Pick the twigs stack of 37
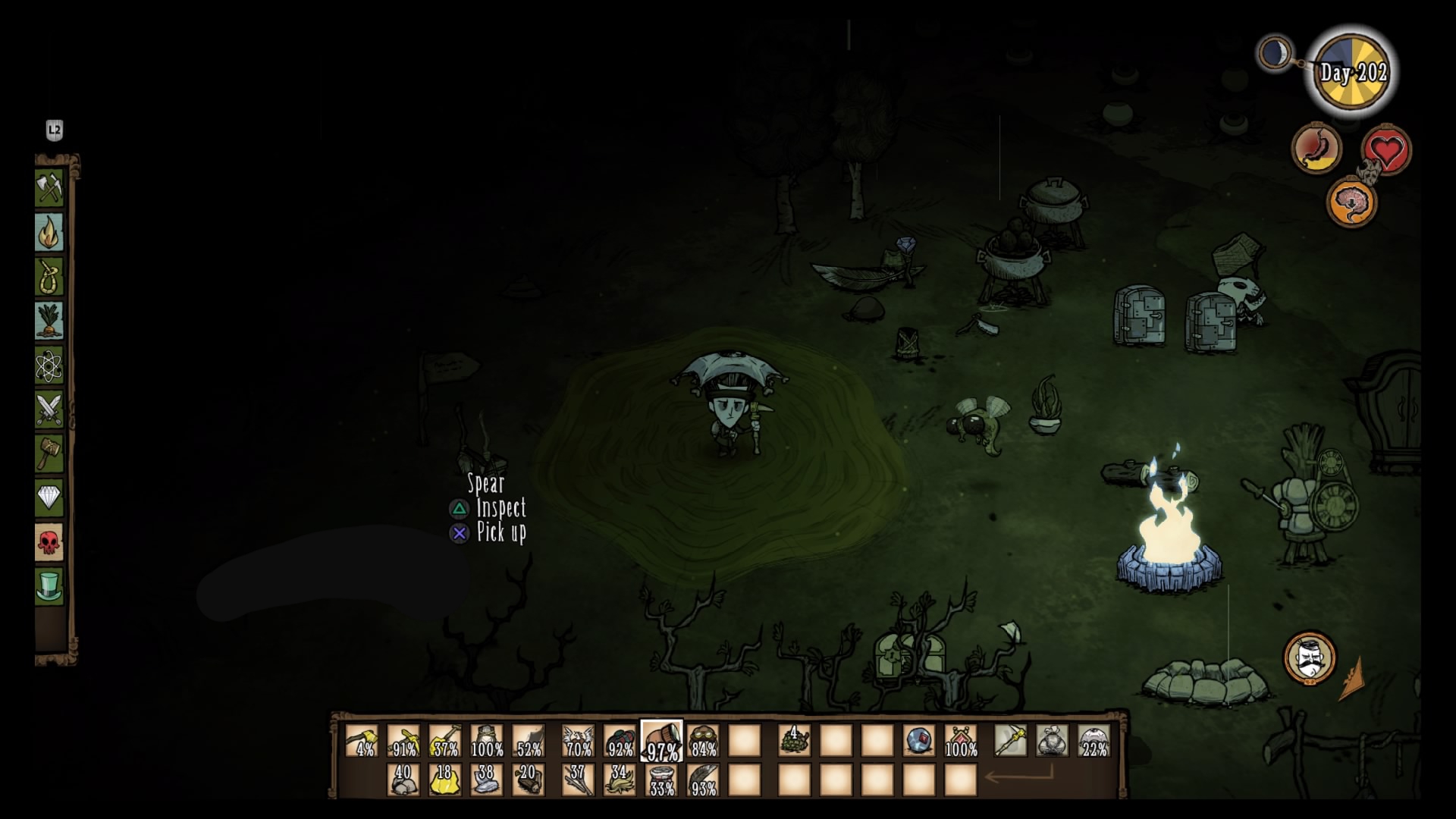The image size is (1456, 819). pyautogui.click(x=578, y=780)
